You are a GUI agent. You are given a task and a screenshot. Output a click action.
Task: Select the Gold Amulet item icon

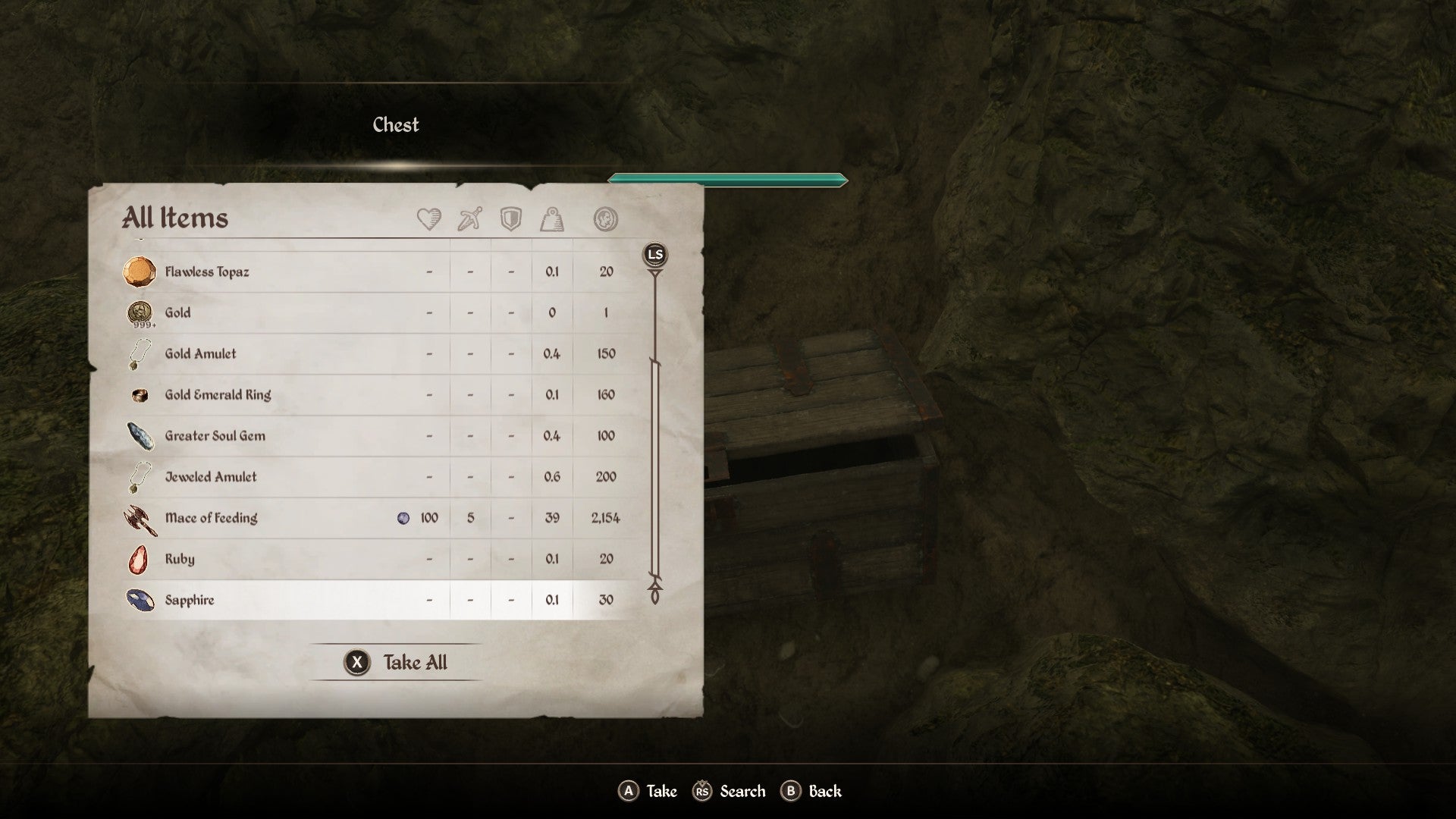click(x=140, y=353)
